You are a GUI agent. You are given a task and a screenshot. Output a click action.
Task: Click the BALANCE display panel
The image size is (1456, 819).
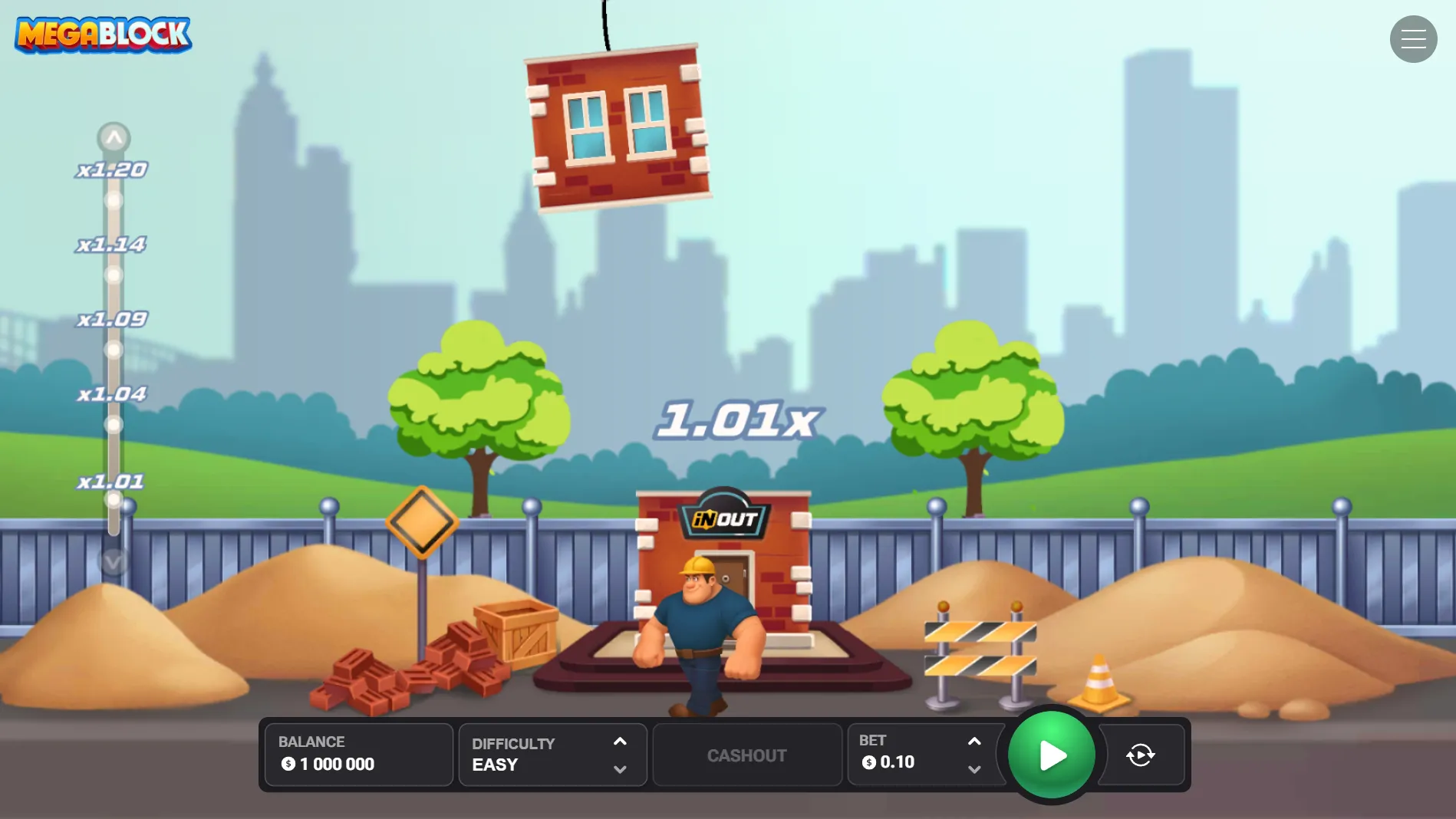coord(357,755)
